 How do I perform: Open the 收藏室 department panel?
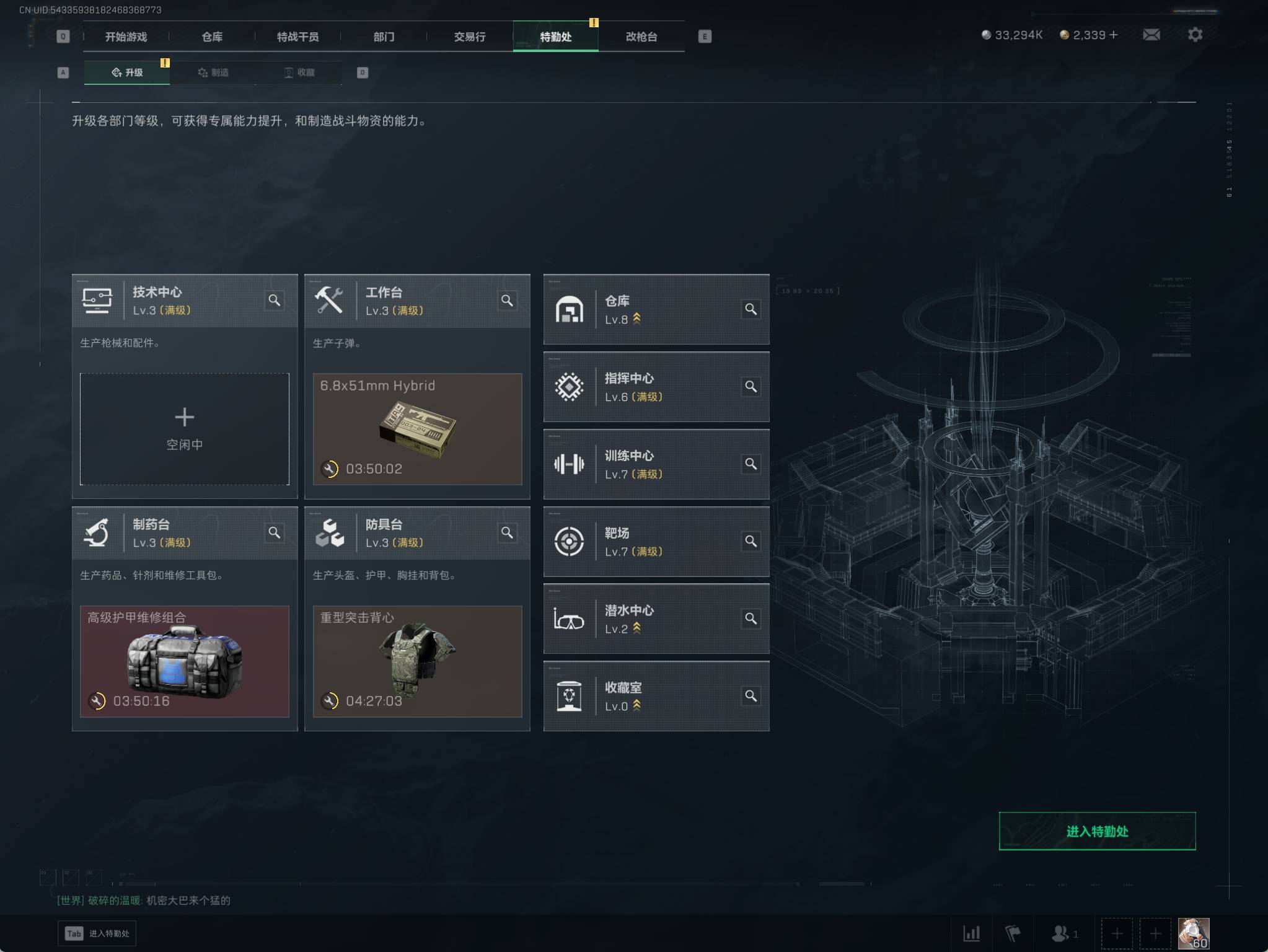point(656,696)
